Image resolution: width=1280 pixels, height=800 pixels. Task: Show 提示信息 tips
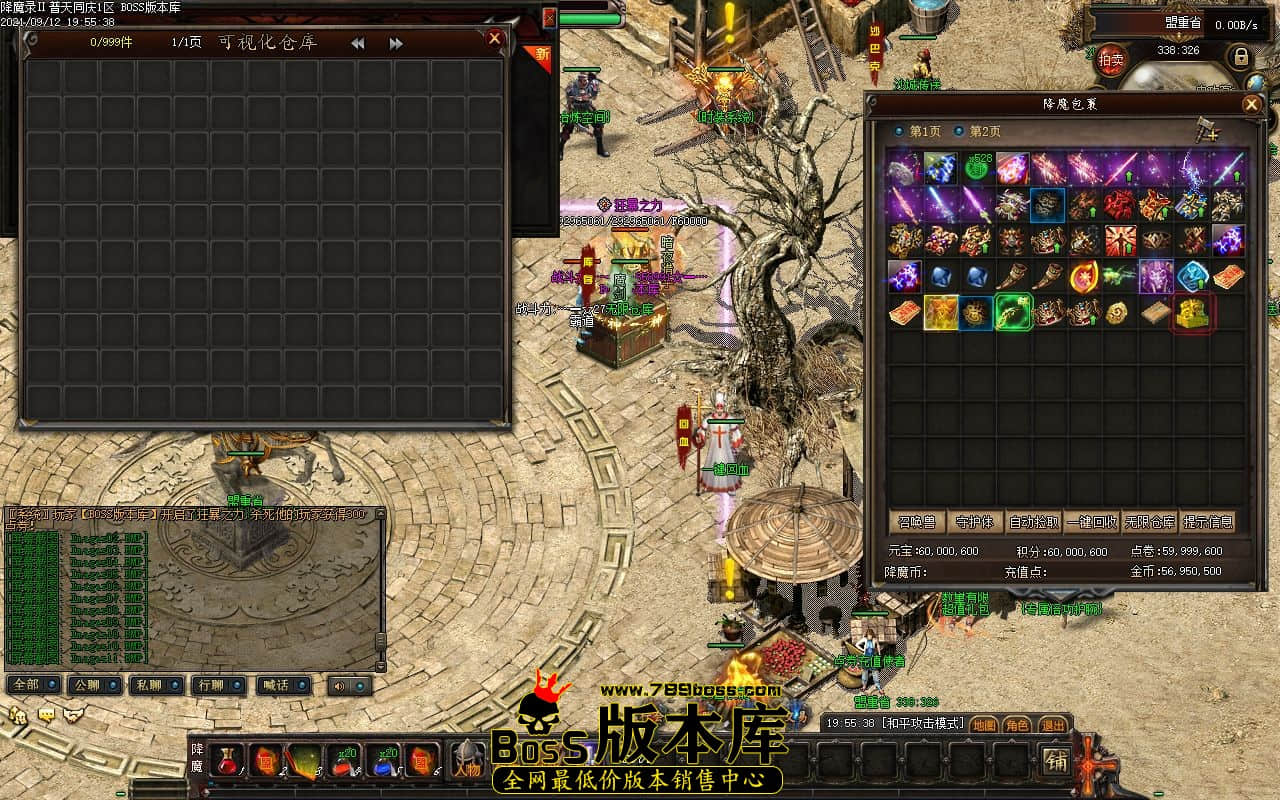[x=1208, y=522]
